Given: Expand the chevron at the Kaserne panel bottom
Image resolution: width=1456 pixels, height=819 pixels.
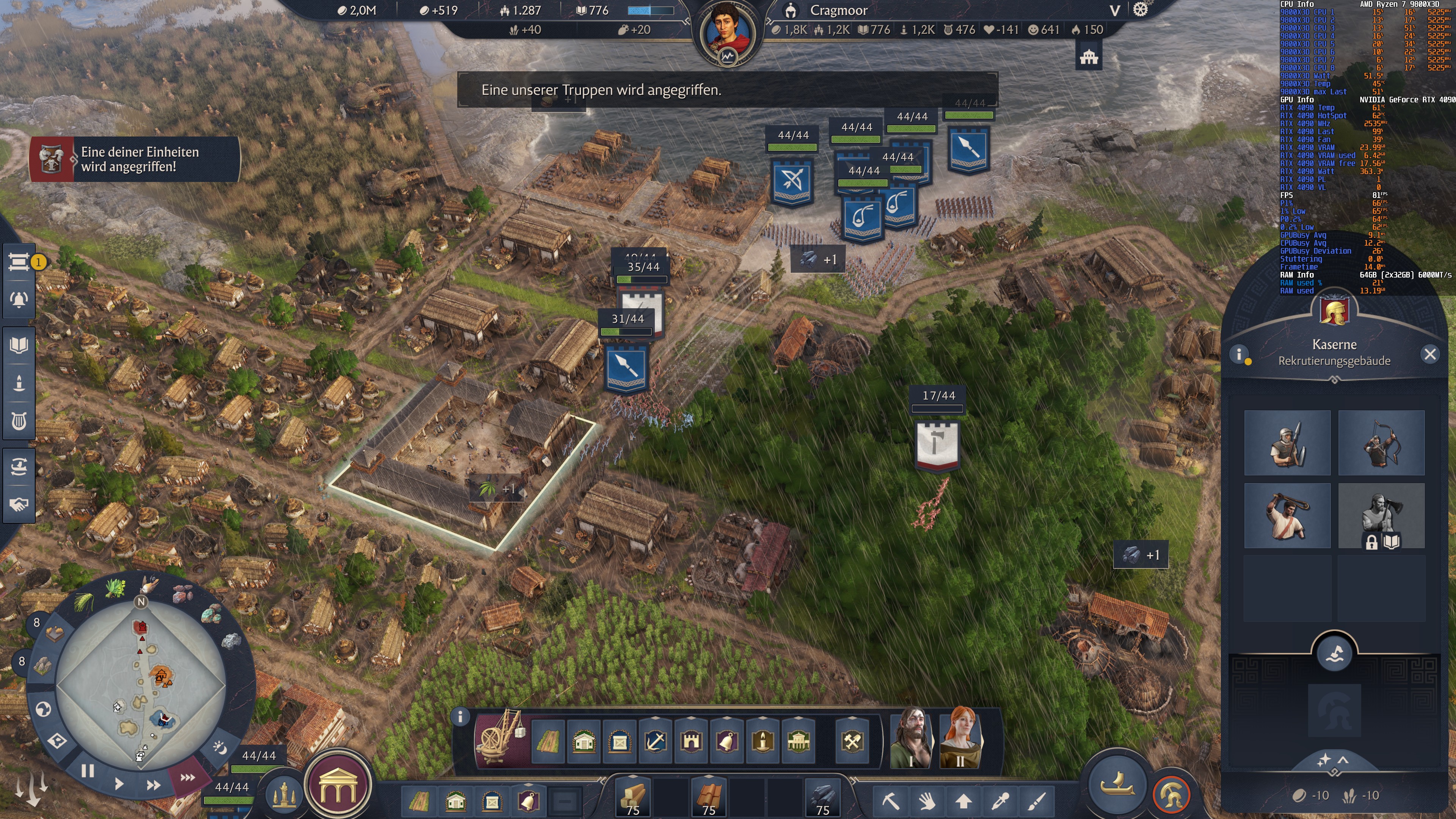Looking at the screenshot, I should click(1343, 761).
